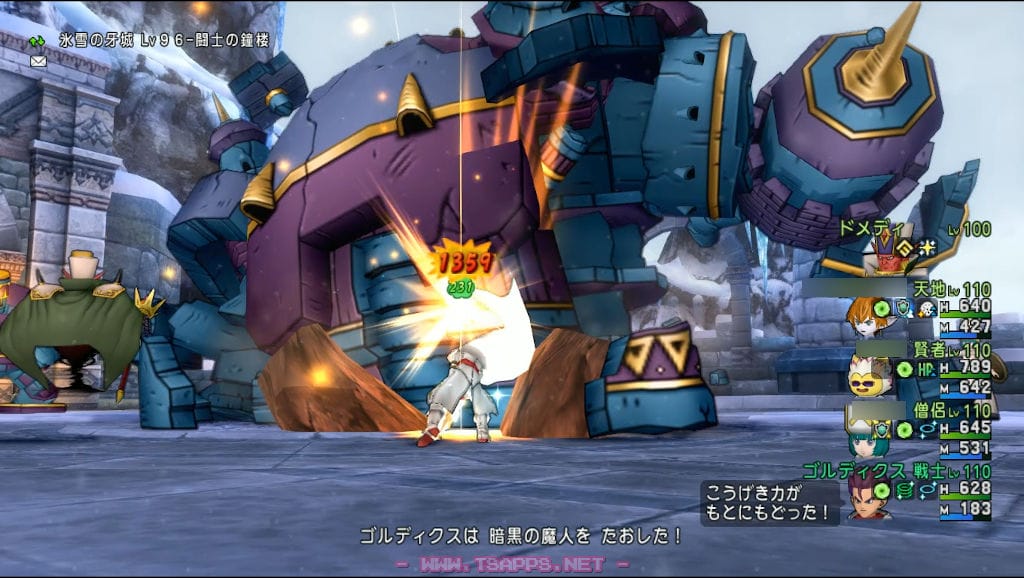The height and width of the screenshot is (578, 1024).
Task: Click the green connection arrows icon
Action: 38,42
